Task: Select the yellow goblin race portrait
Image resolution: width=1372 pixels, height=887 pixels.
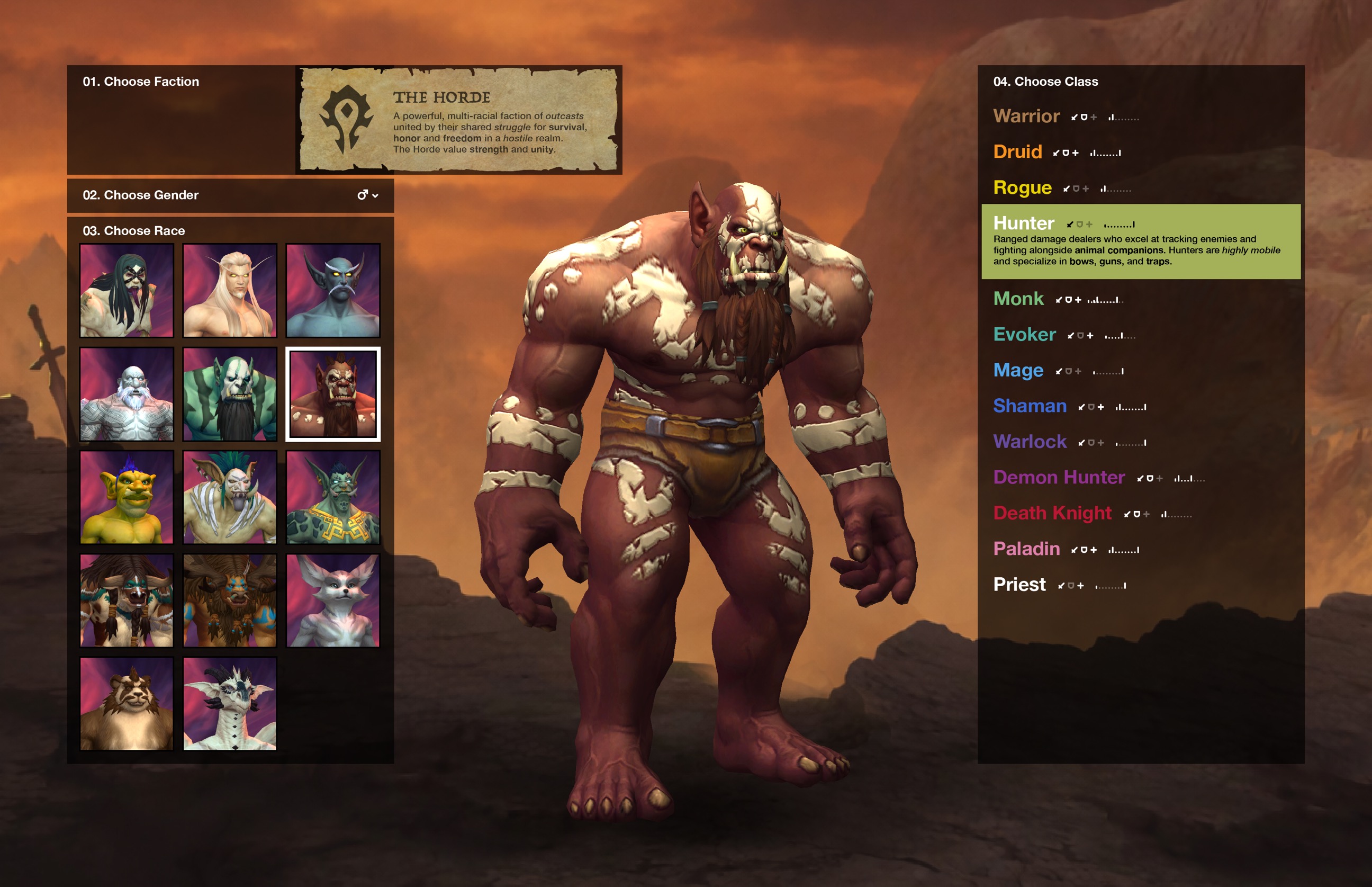Action: click(x=127, y=497)
